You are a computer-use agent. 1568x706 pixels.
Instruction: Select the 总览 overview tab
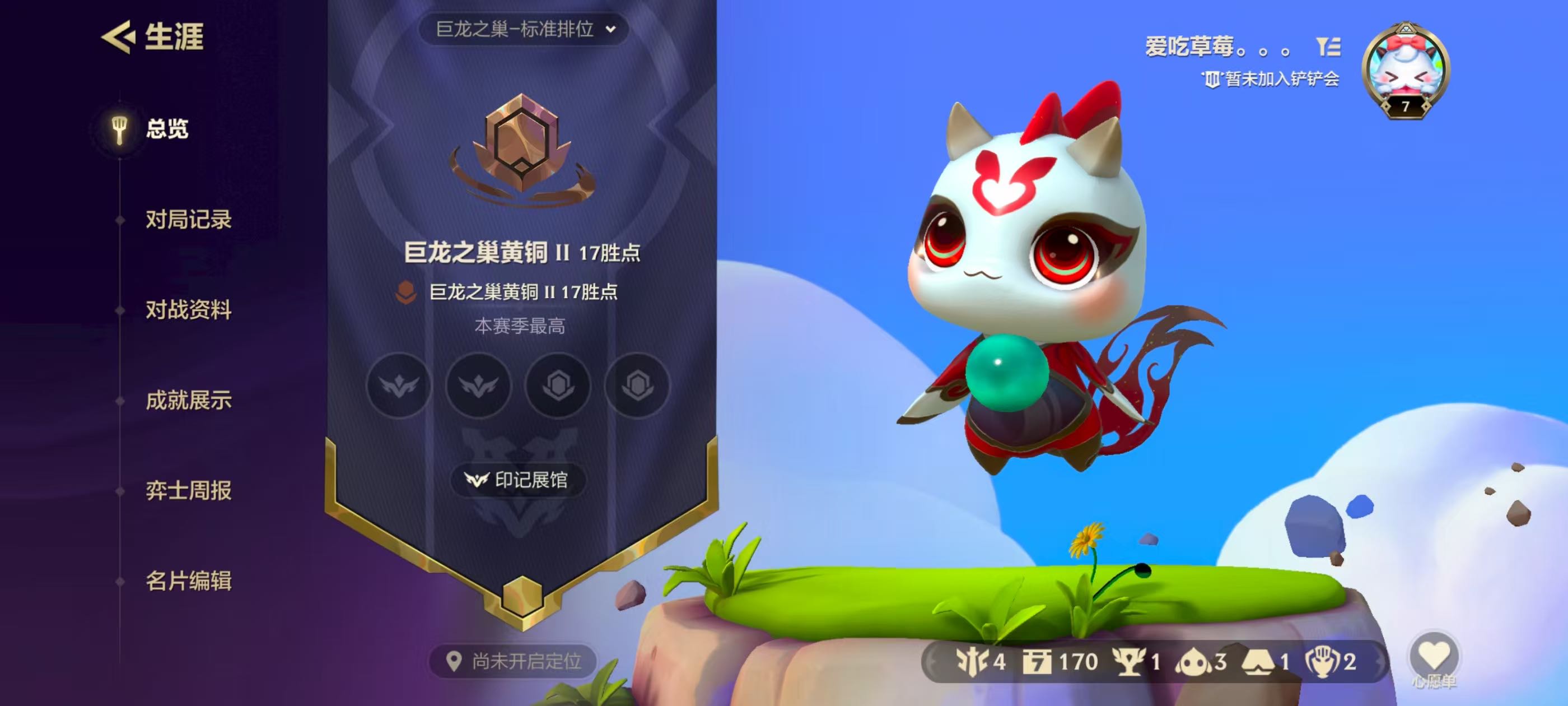tap(166, 129)
